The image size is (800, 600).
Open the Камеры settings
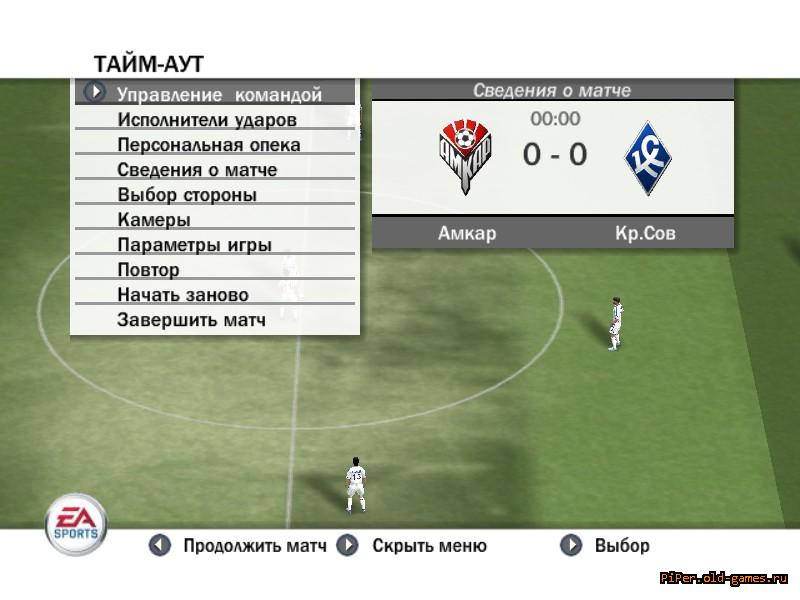pyautogui.click(x=154, y=220)
